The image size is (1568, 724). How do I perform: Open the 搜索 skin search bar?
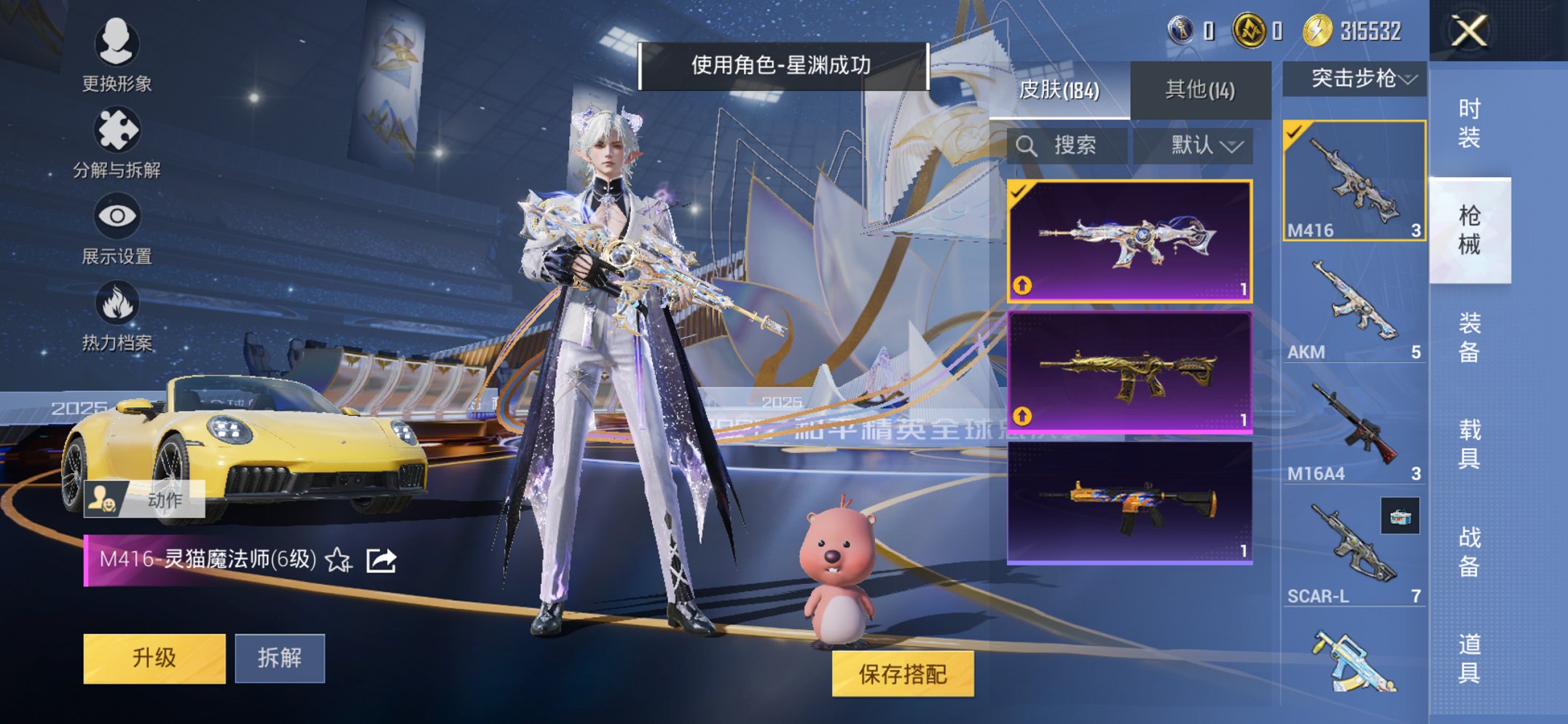tap(1067, 144)
